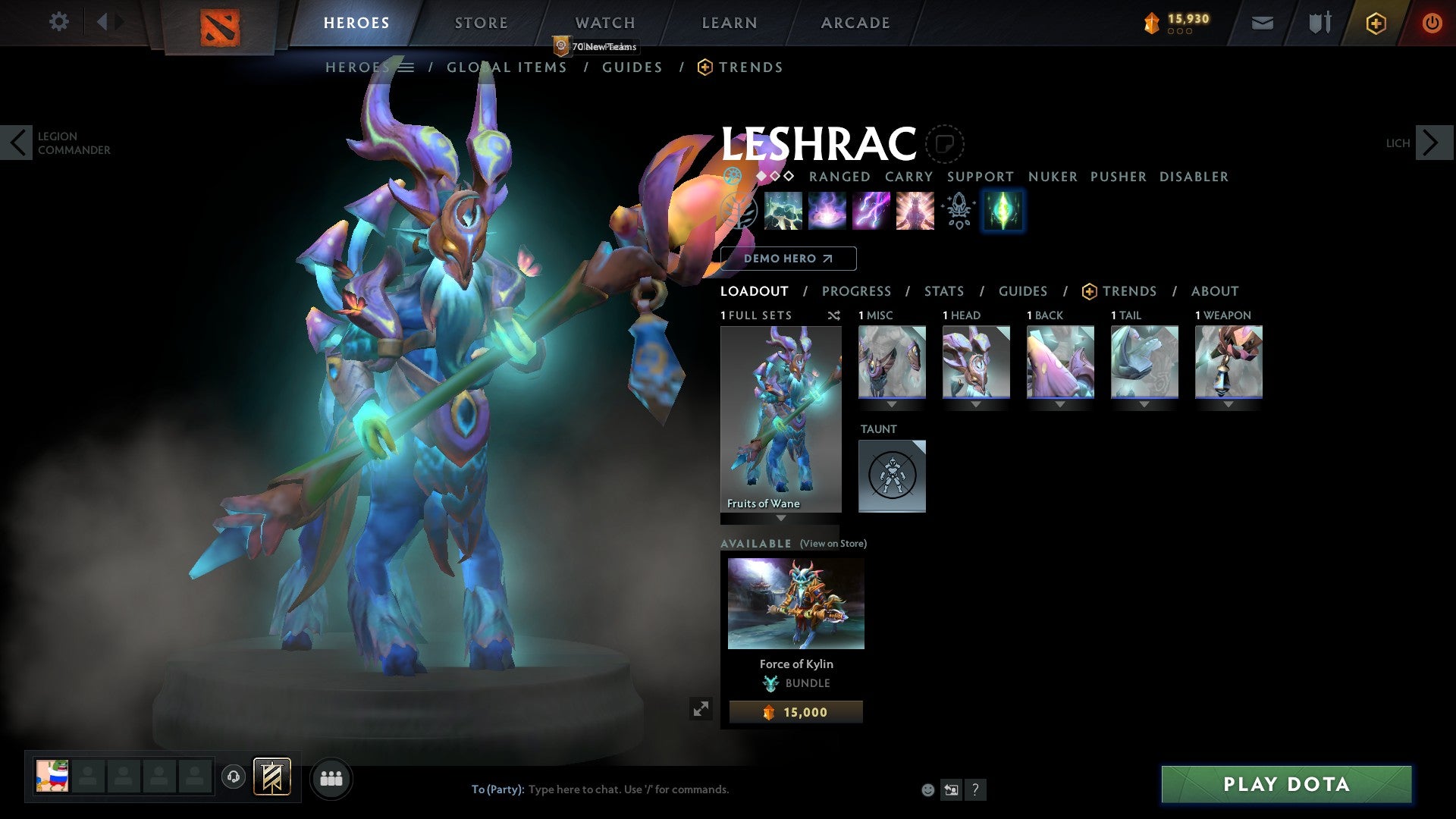Buy the Force of Kylin bundle for 15,000
This screenshot has height=819, width=1456.
click(795, 712)
